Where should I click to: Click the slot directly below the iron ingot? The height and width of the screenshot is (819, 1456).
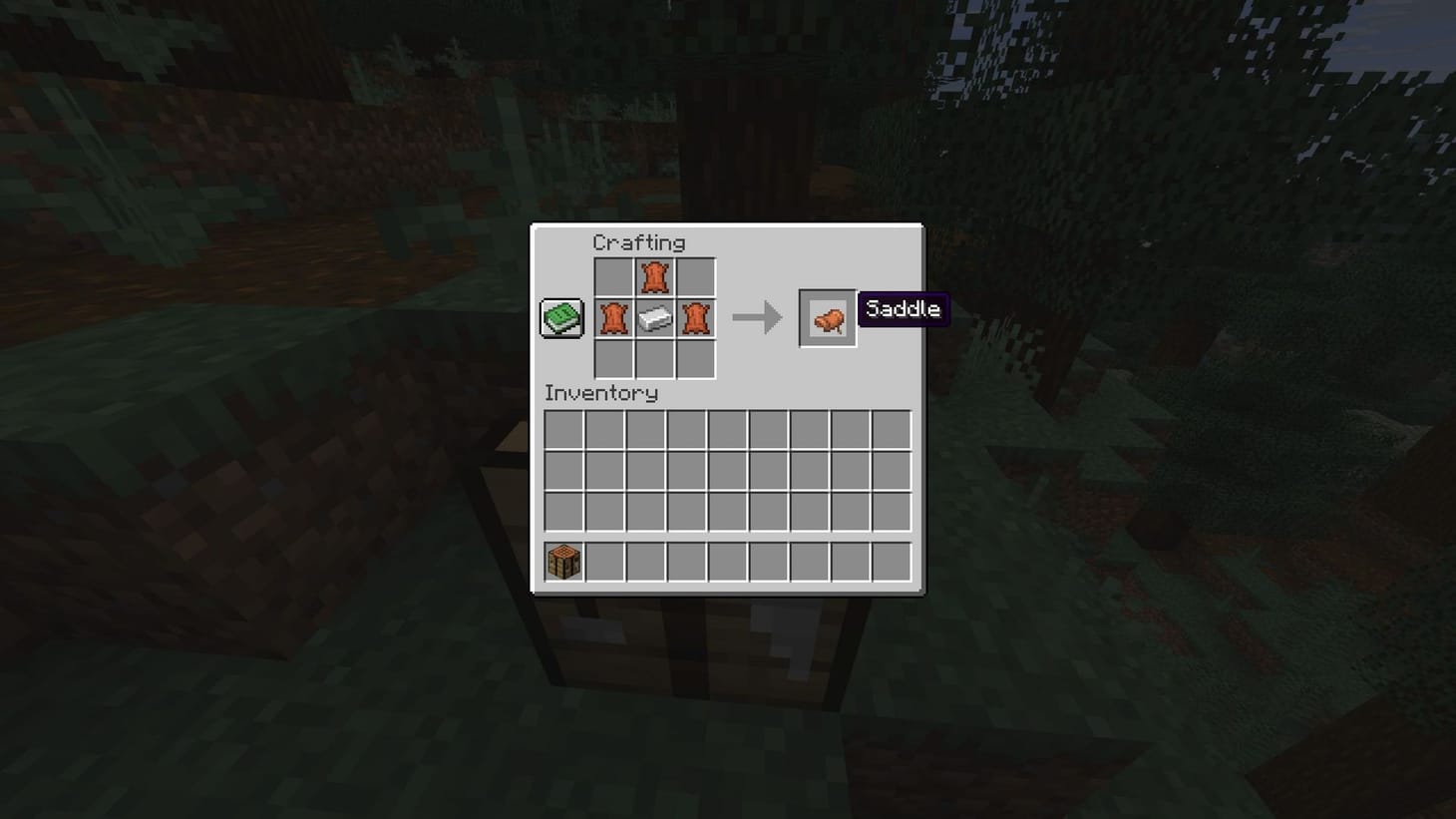pyautogui.click(x=653, y=359)
